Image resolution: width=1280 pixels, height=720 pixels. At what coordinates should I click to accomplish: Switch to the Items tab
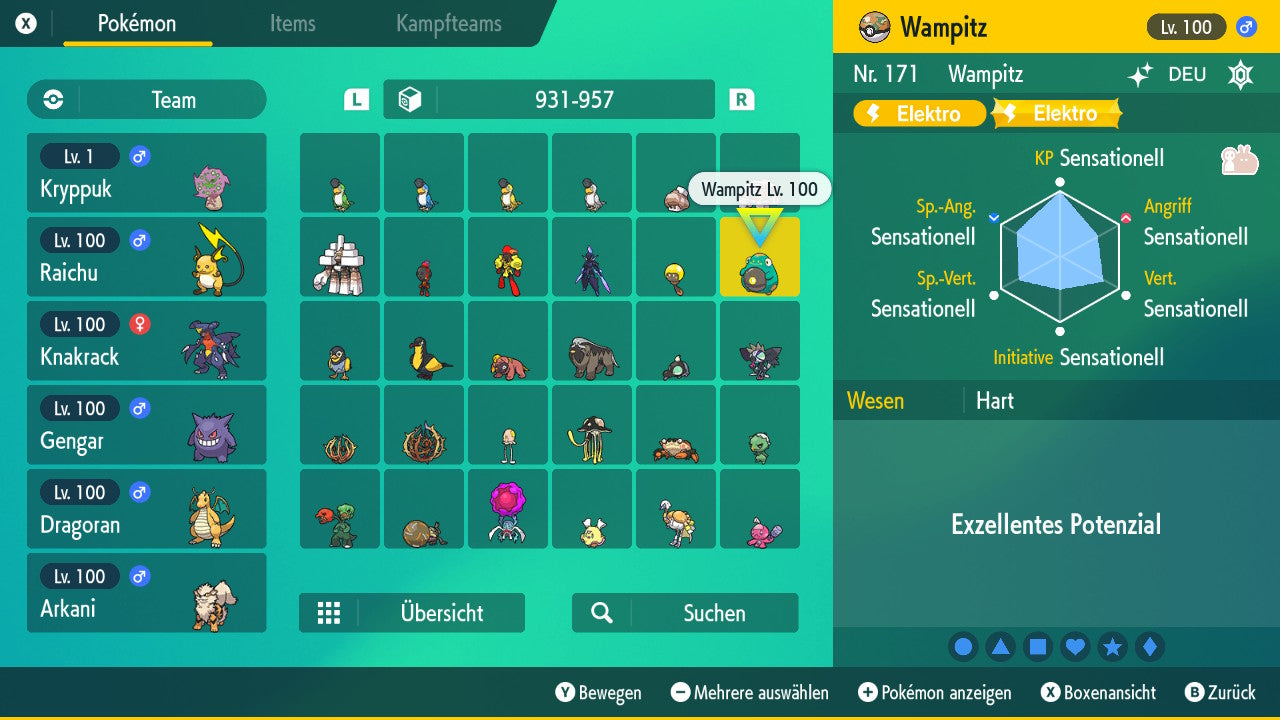(x=292, y=24)
